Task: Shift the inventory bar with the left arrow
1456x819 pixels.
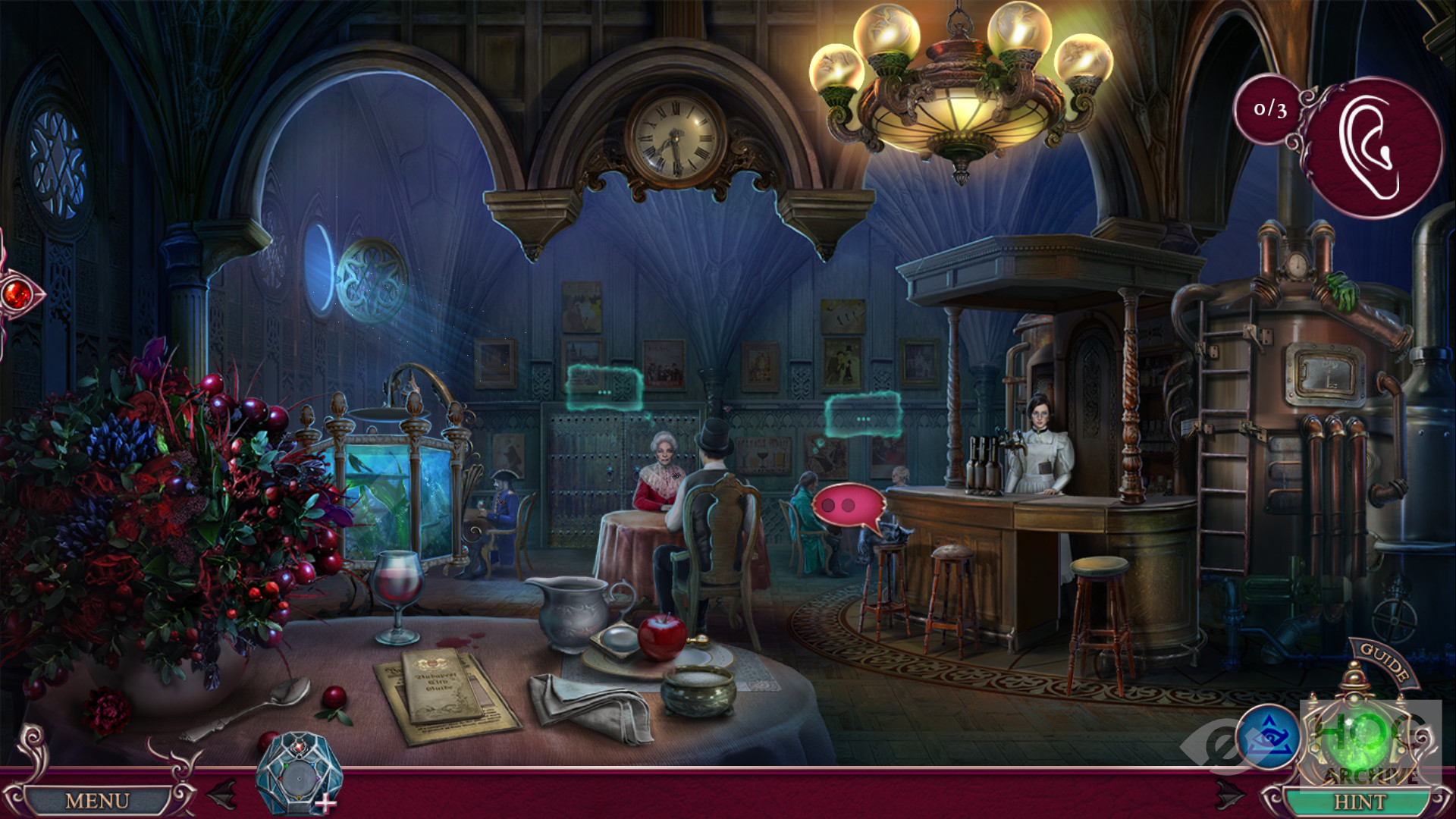Action: click(221, 795)
